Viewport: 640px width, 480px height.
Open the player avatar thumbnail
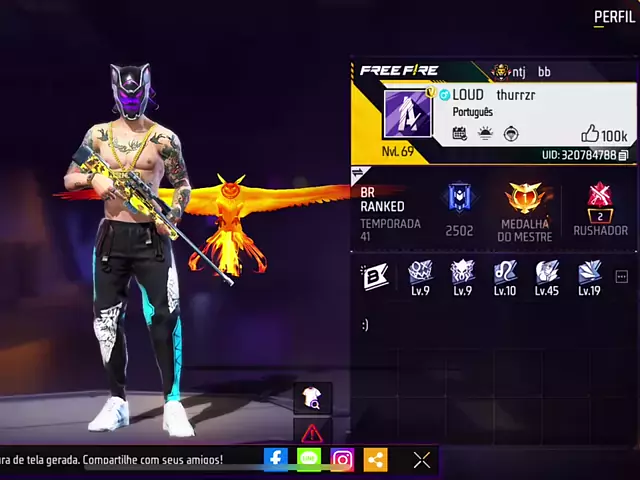[x=407, y=113]
